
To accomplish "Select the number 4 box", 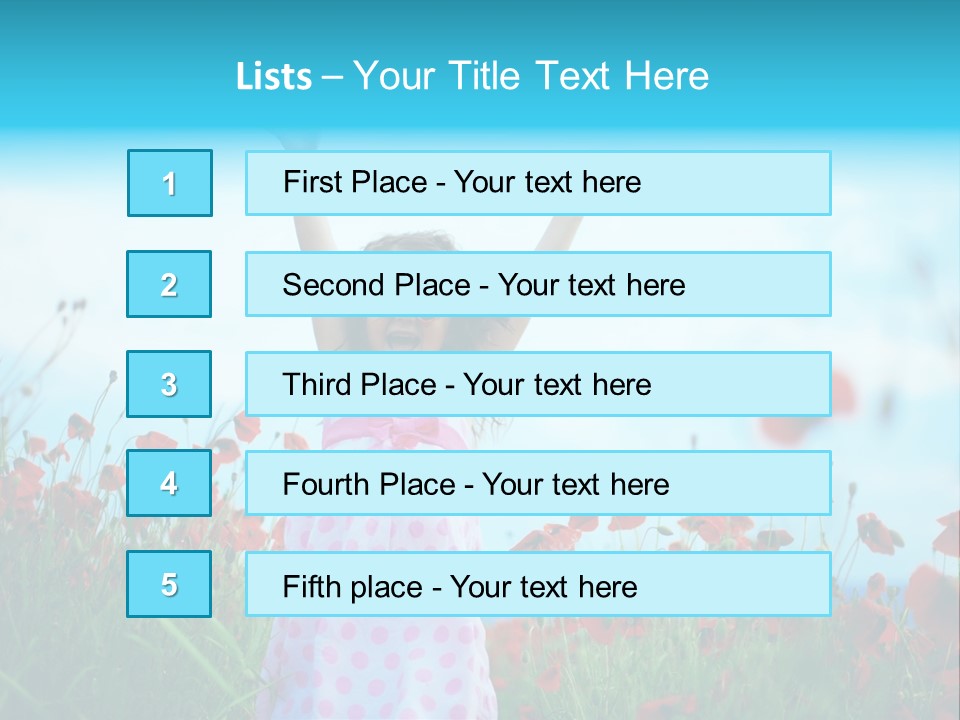I will (169, 484).
